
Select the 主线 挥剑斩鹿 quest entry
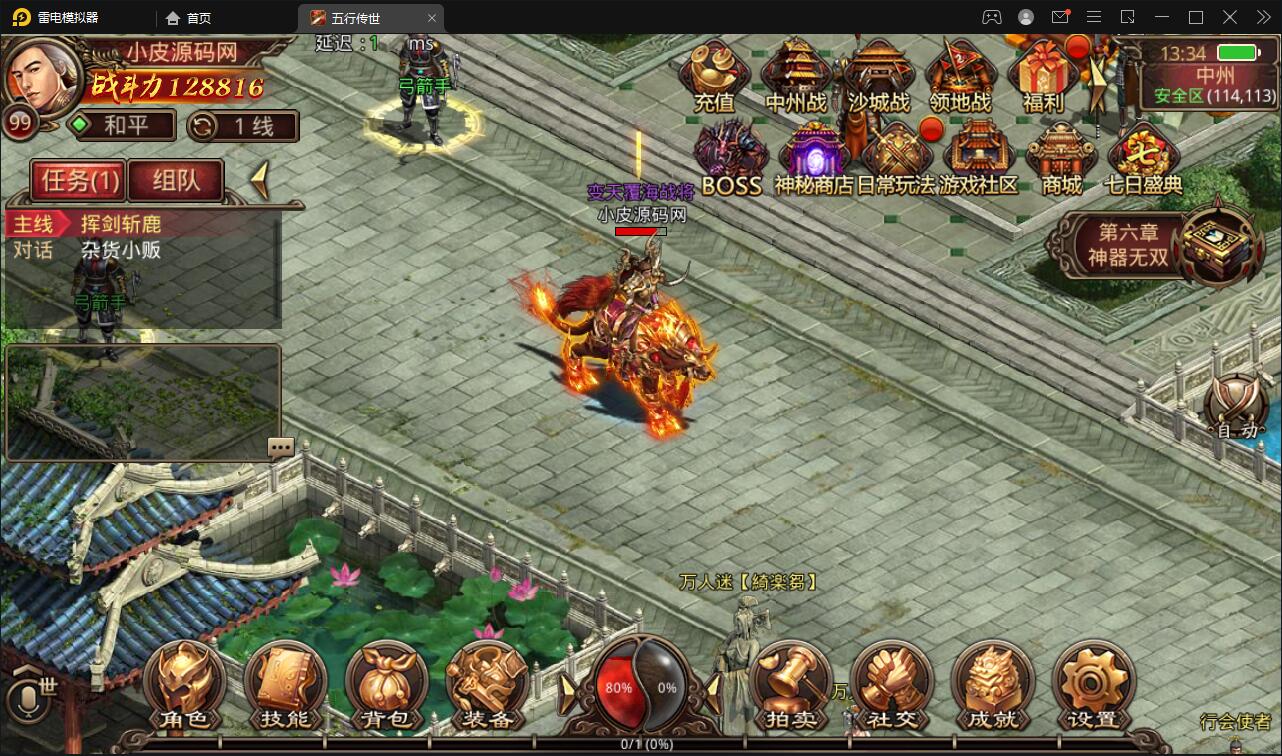click(120, 223)
